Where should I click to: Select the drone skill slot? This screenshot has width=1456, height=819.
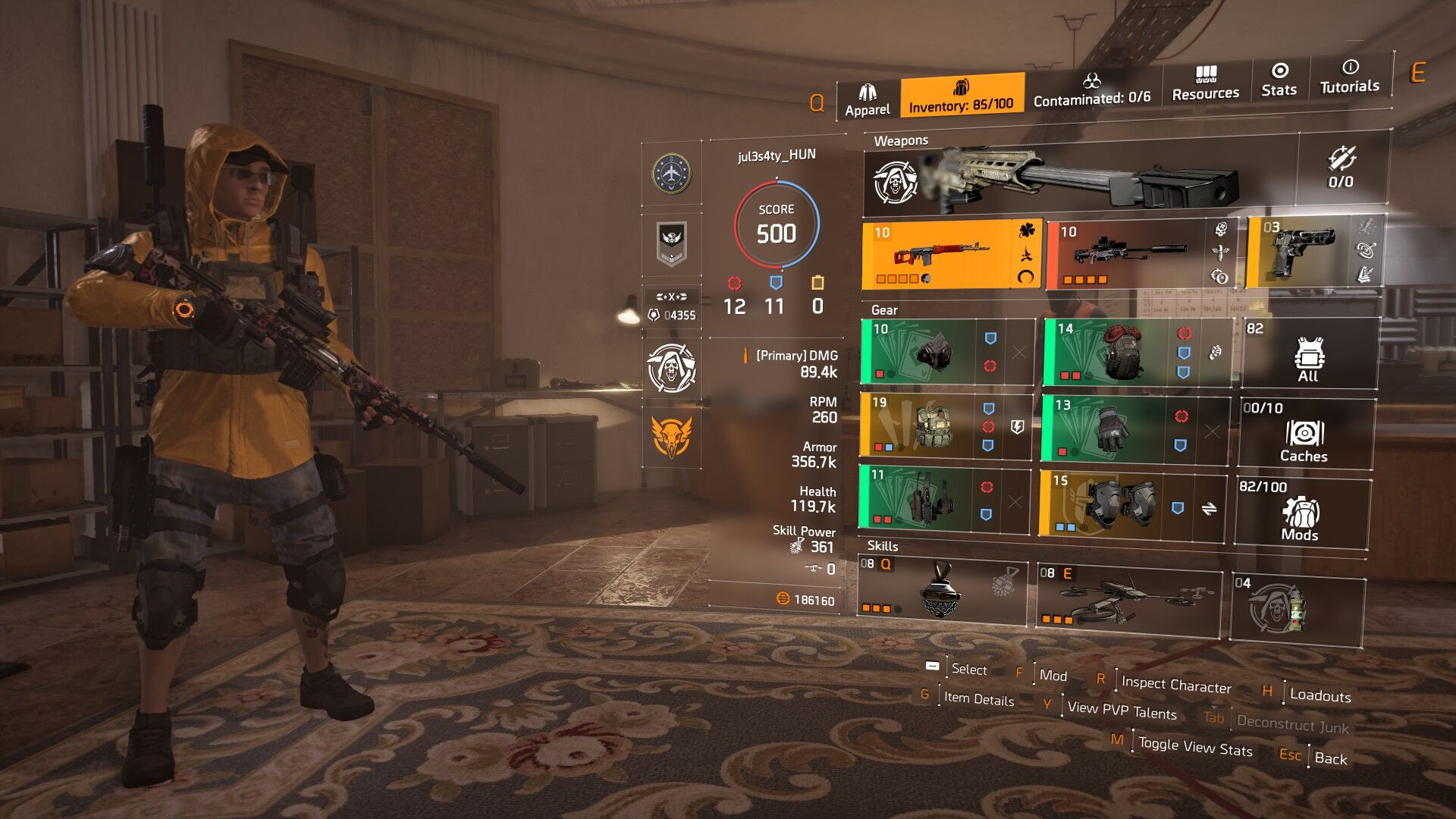(1128, 599)
